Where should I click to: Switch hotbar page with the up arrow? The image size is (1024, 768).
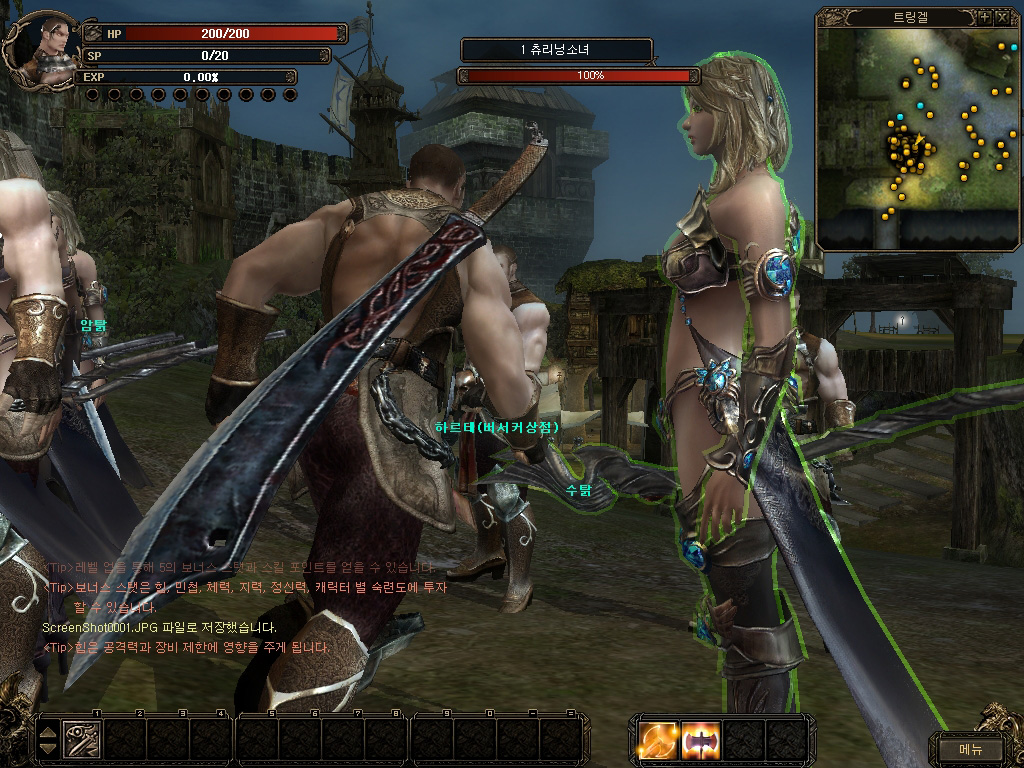pyautogui.click(x=48, y=733)
